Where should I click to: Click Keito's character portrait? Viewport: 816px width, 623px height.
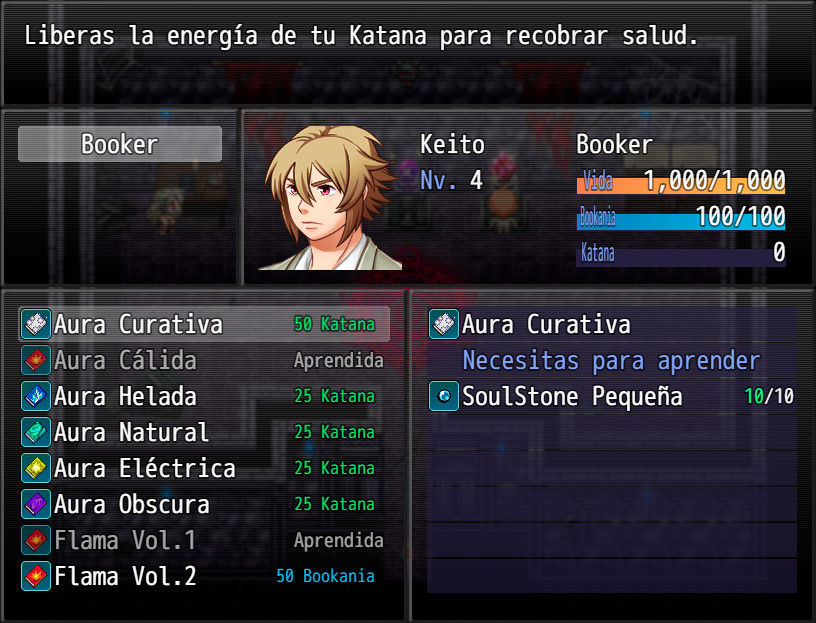coord(330,198)
